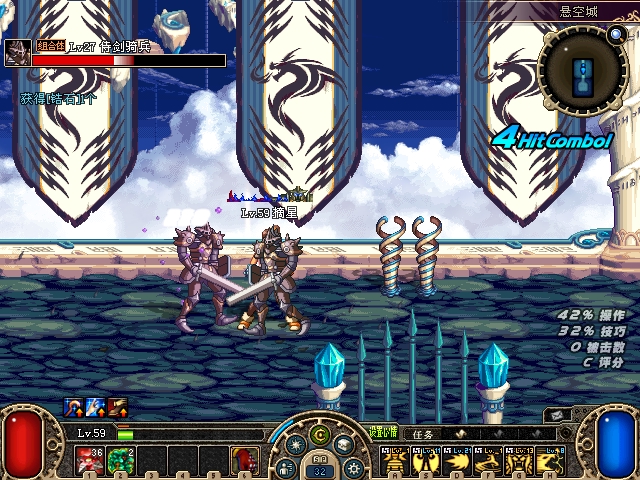Click the starburst skill menu button
This screenshot has height=480, width=640.
295,445
